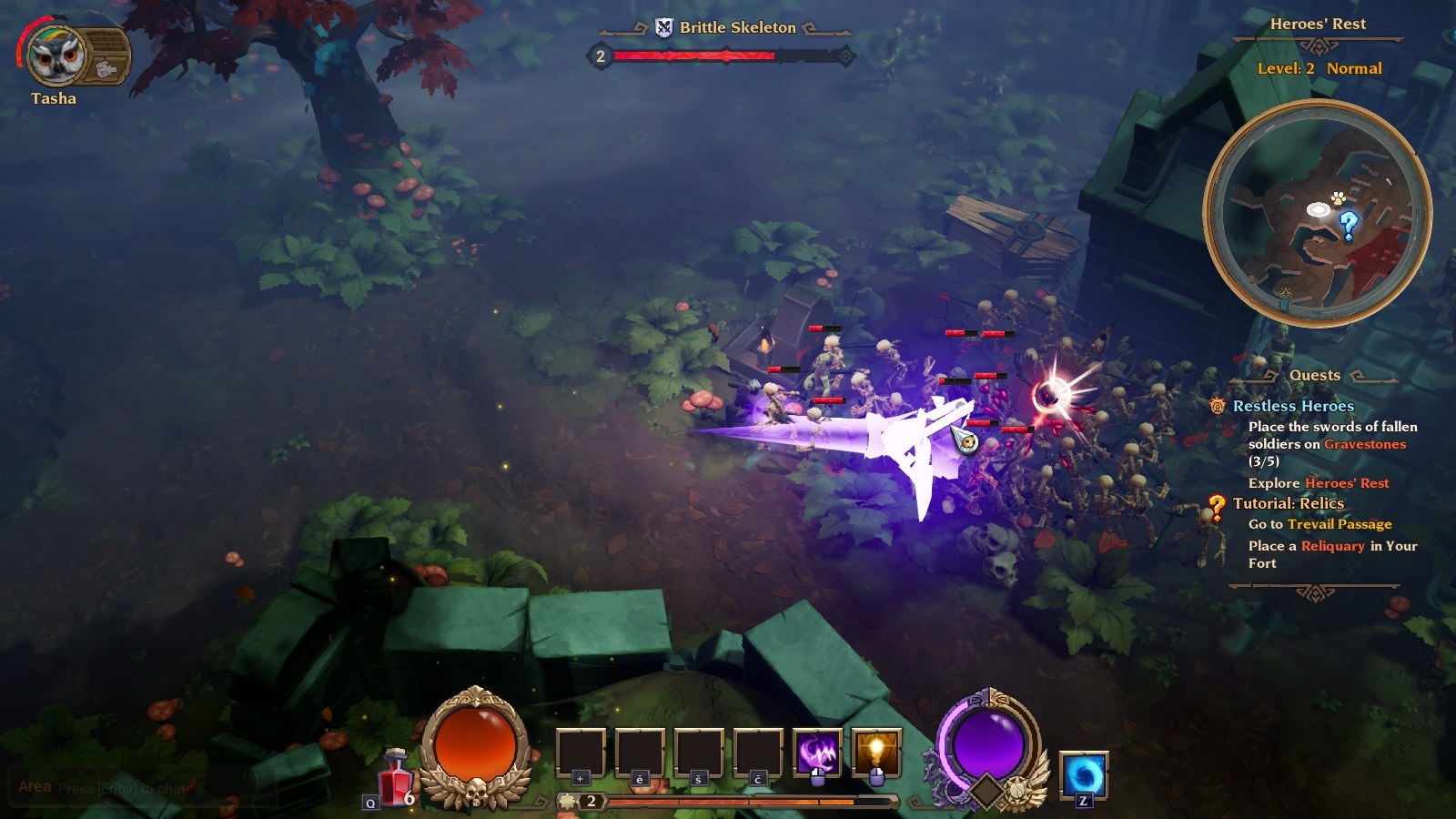The image size is (1456, 819).
Task: Select the blue question mark map marker
Action: 1349,223
